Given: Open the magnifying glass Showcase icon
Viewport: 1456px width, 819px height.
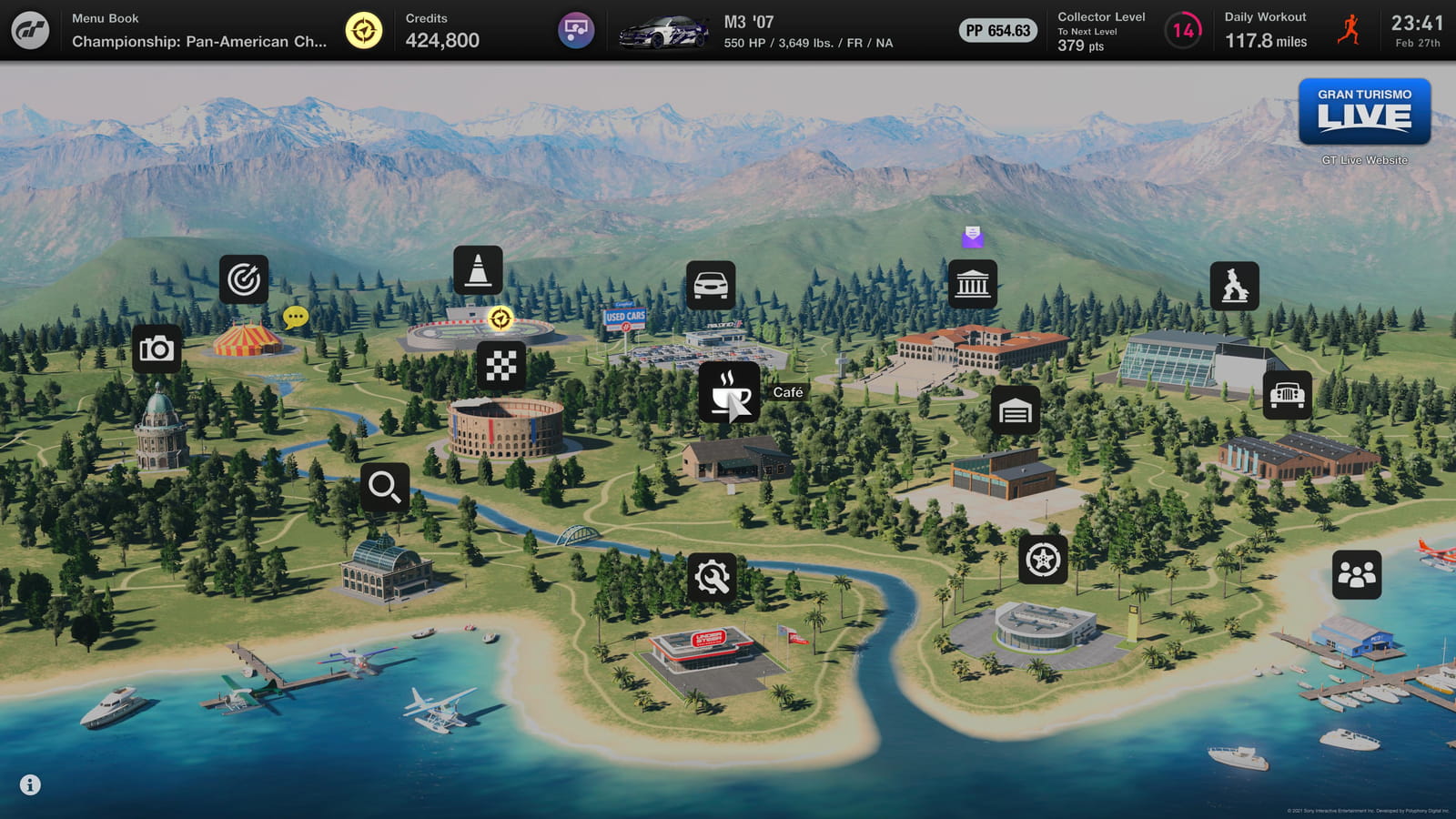Looking at the screenshot, I should 384,488.
